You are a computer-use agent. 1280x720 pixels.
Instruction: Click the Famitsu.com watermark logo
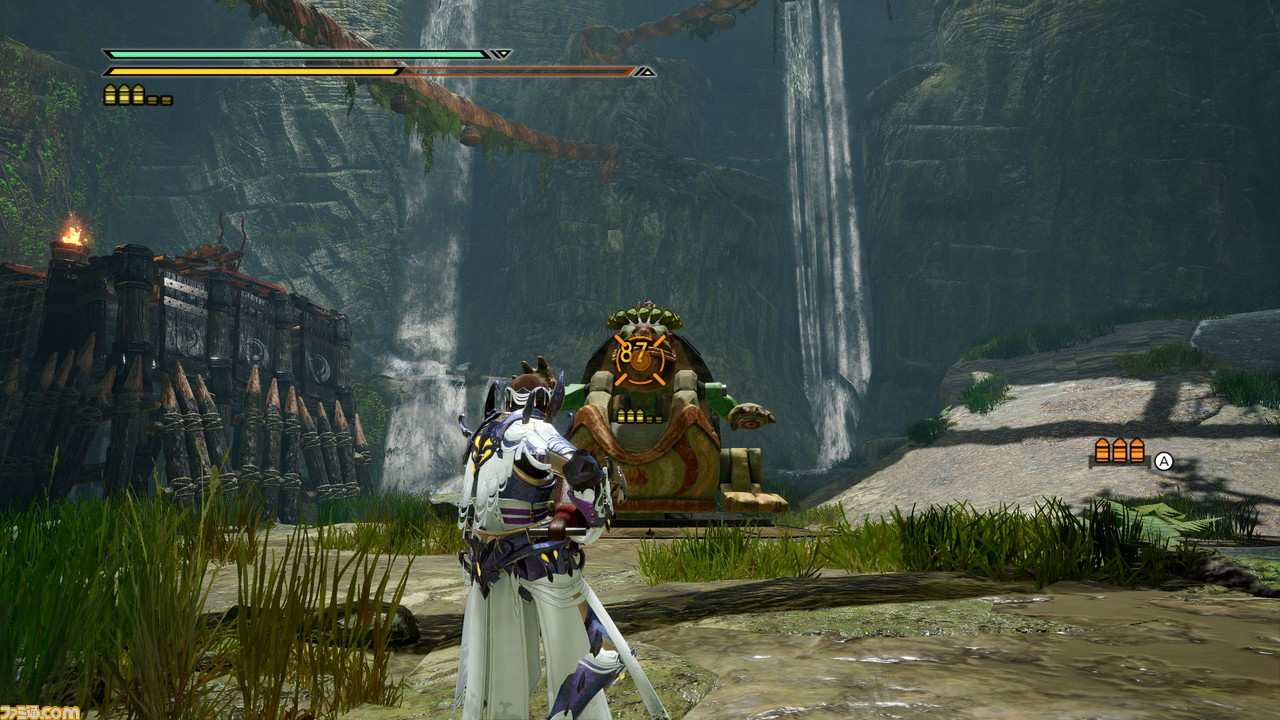pyautogui.click(x=40, y=711)
